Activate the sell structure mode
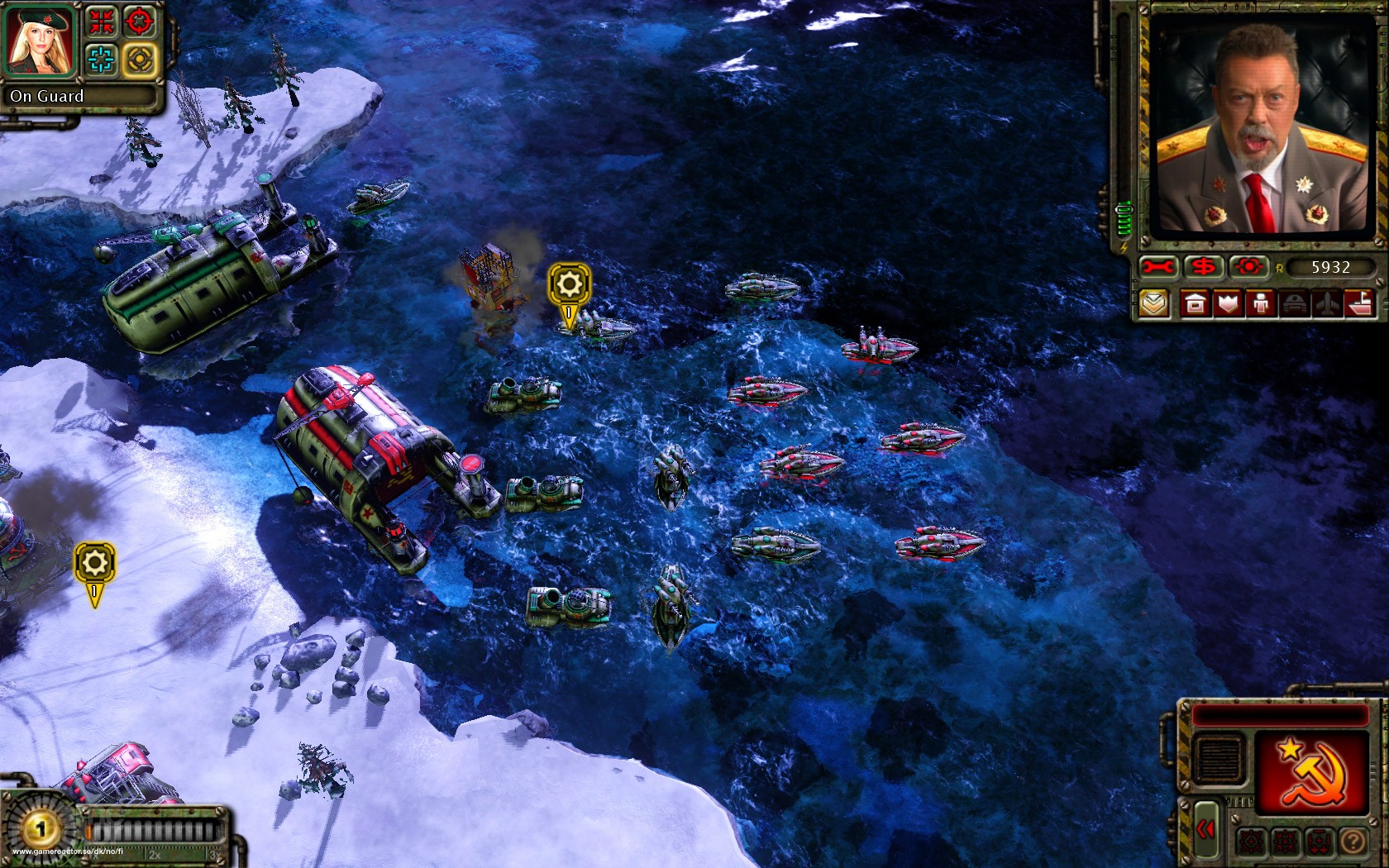The height and width of the screenshot is (868, 1389). point(1204,266)
